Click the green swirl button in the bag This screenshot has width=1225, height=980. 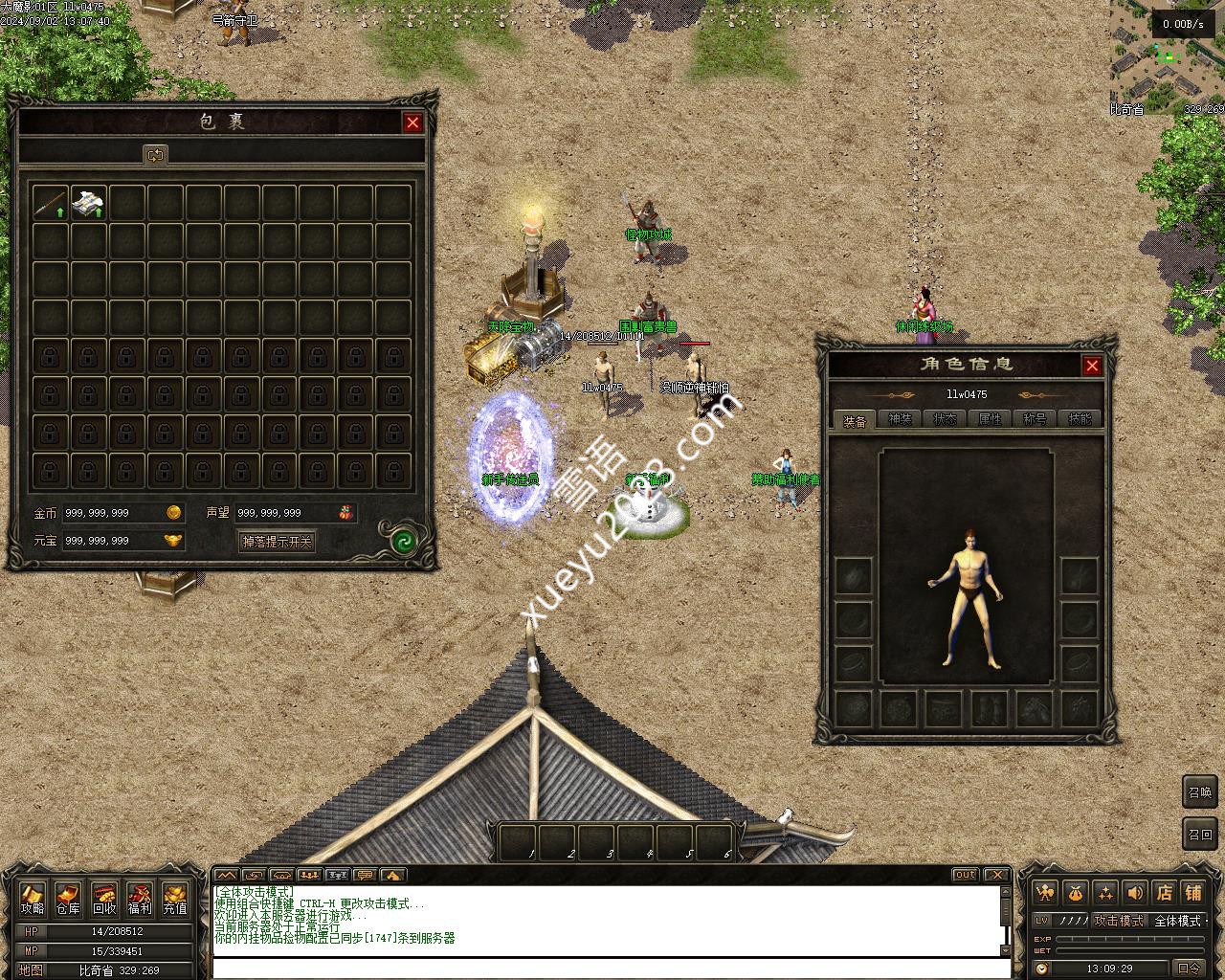pos(403,543)
